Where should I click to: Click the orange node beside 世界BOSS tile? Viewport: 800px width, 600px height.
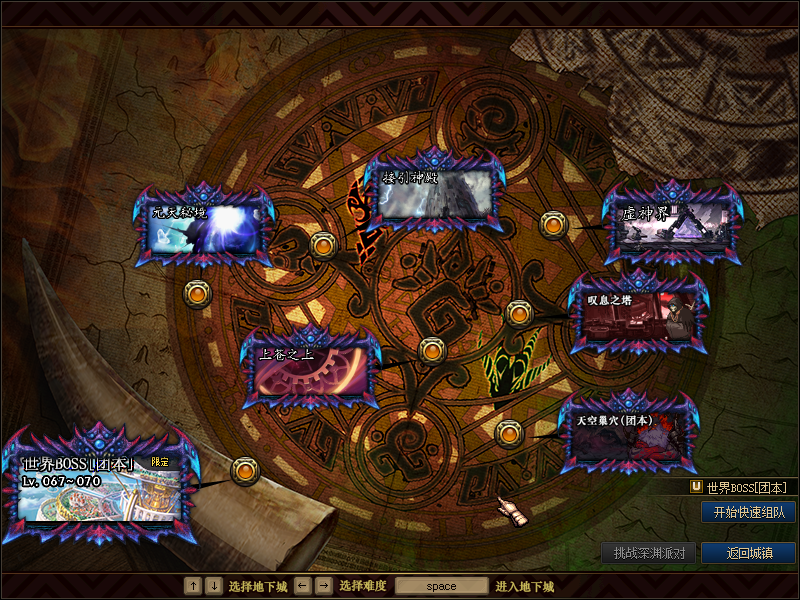click(245, 471)
